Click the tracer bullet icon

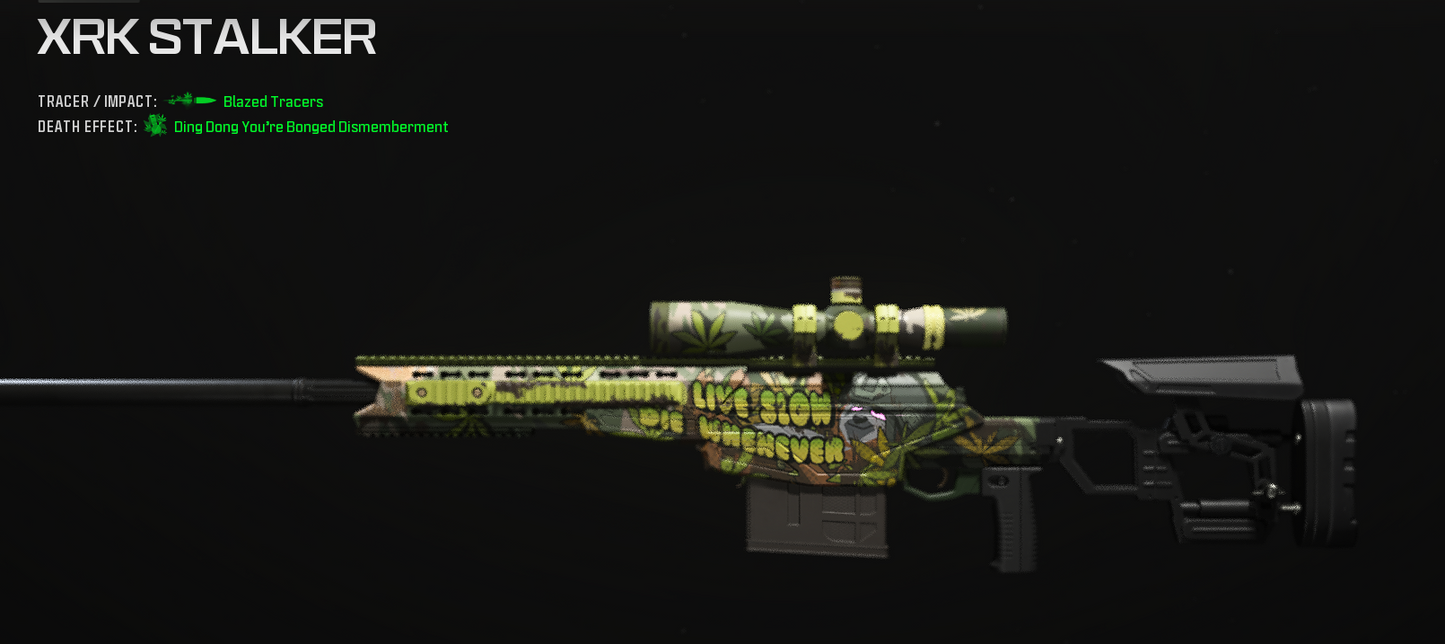pyautogui.click(x=191, y=101)
